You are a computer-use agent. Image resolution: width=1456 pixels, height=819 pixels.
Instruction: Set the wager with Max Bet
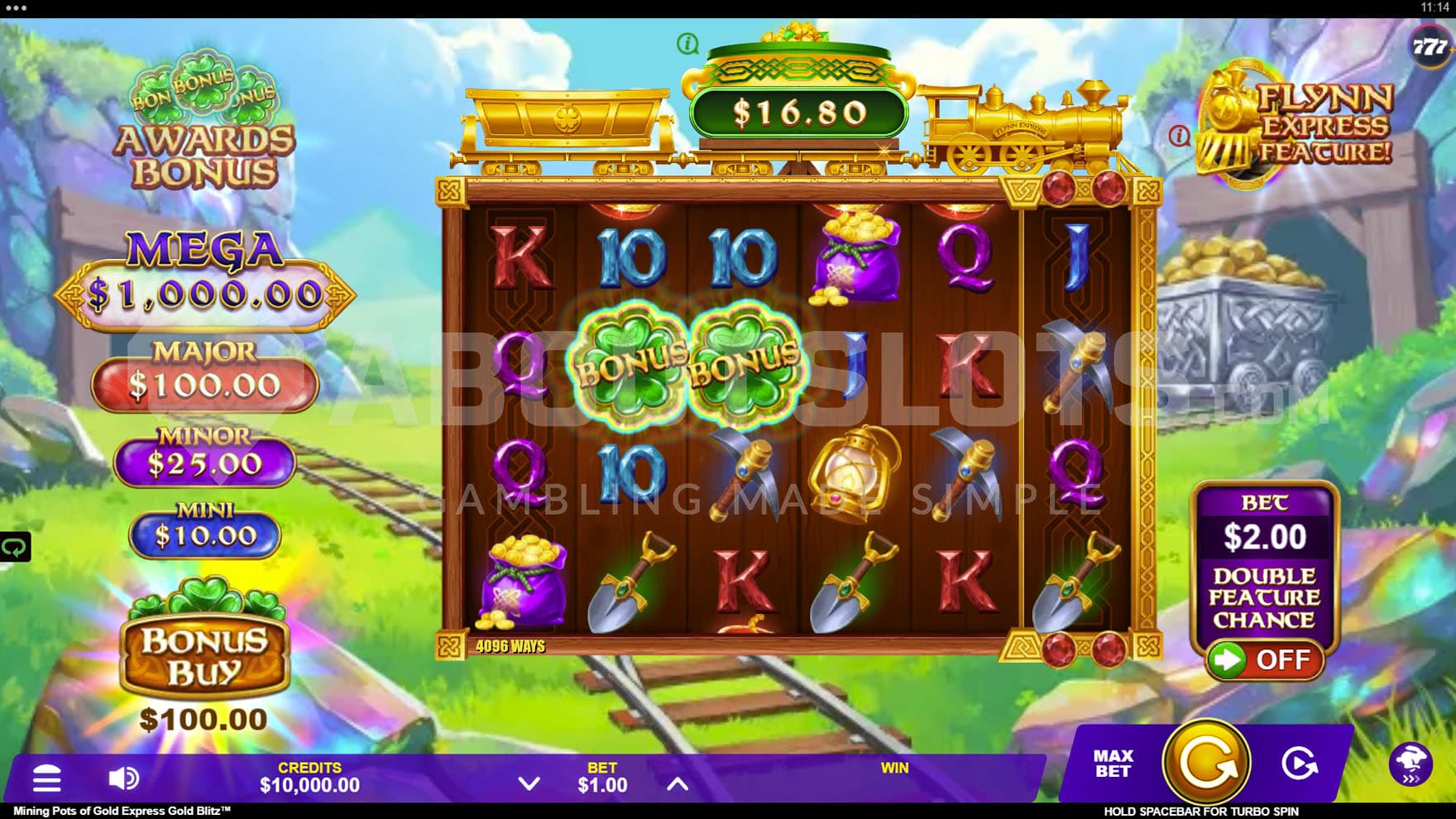[1113, 764]
